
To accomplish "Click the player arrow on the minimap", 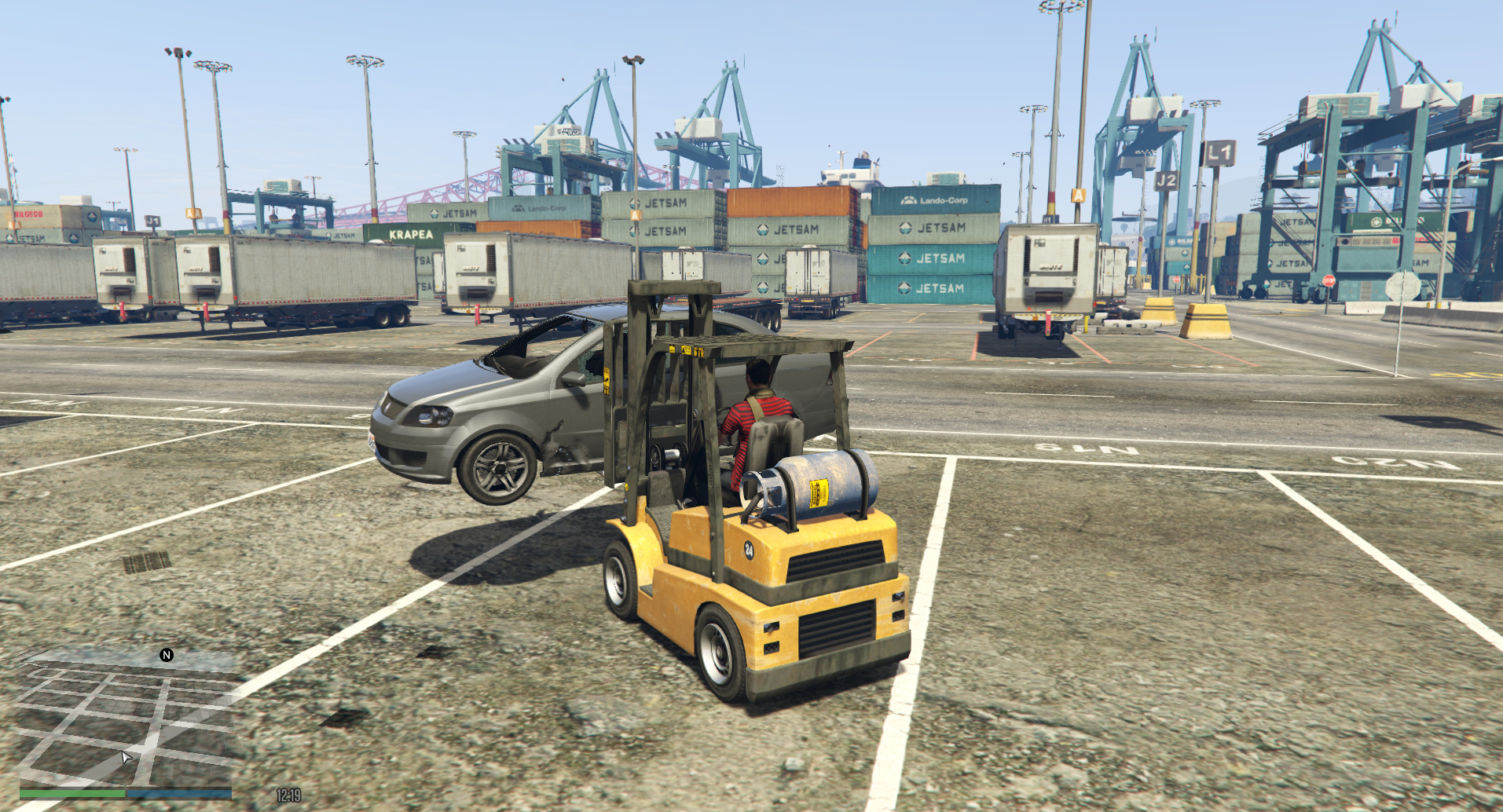I will (126, 757).
